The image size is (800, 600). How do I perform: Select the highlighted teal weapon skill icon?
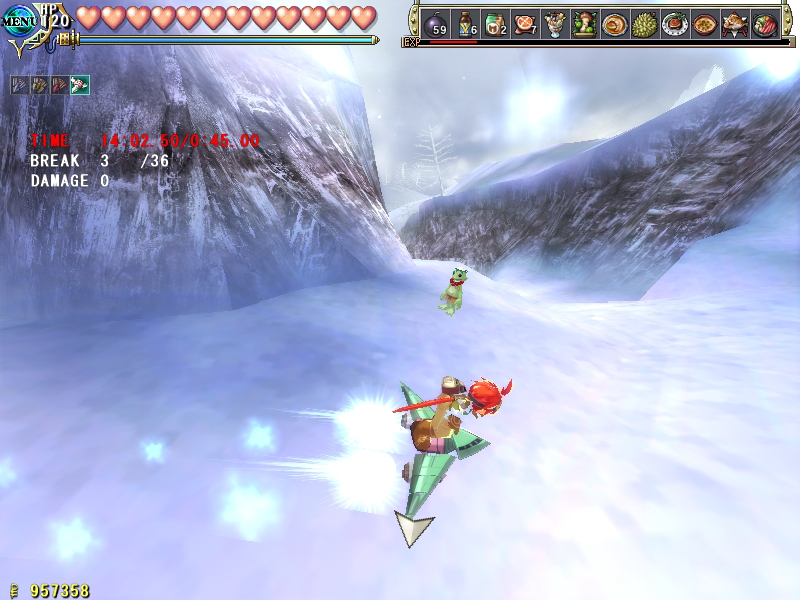[x=80, y=85]
